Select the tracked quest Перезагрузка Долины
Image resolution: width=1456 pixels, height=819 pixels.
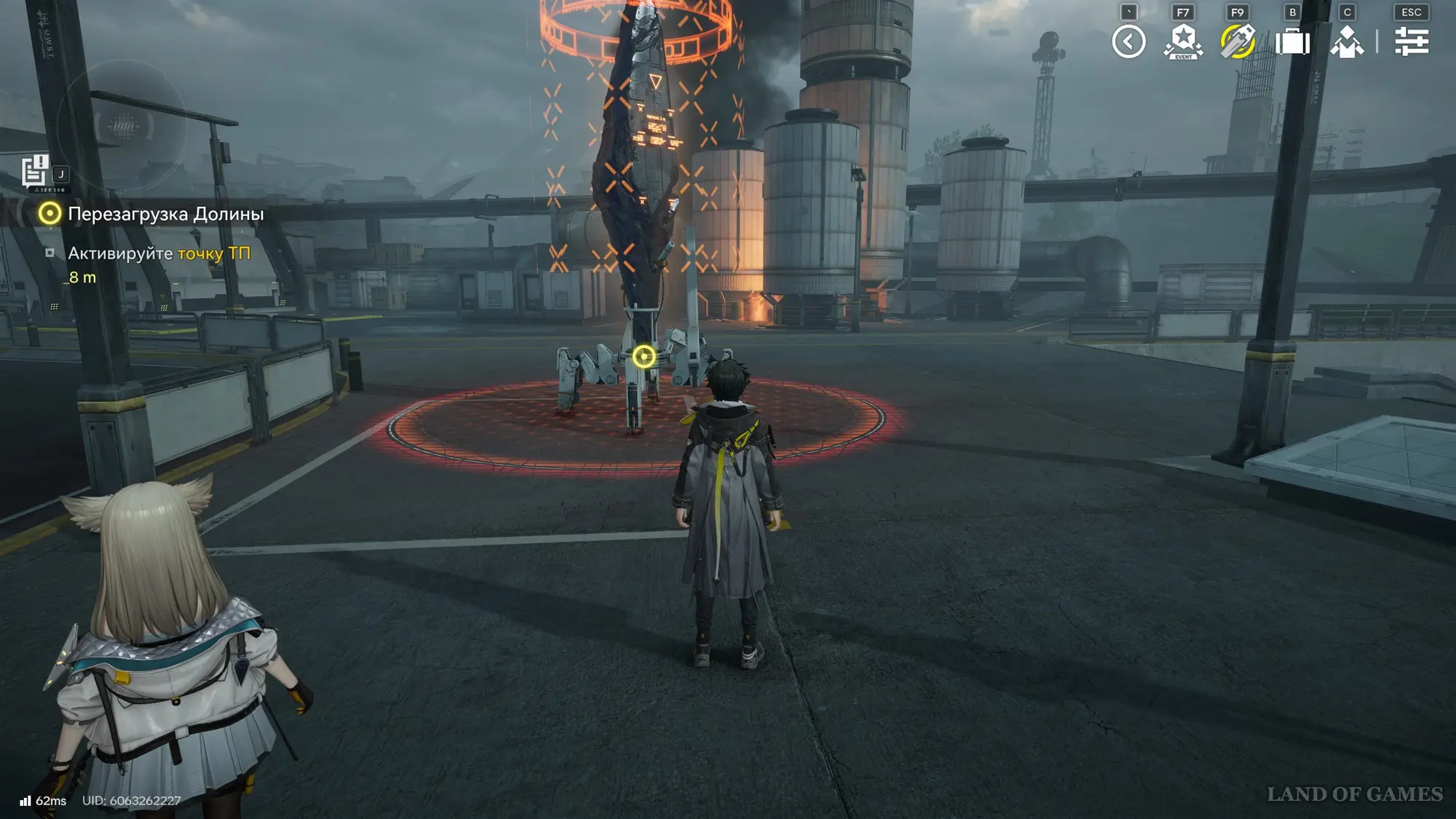[165, 214]
